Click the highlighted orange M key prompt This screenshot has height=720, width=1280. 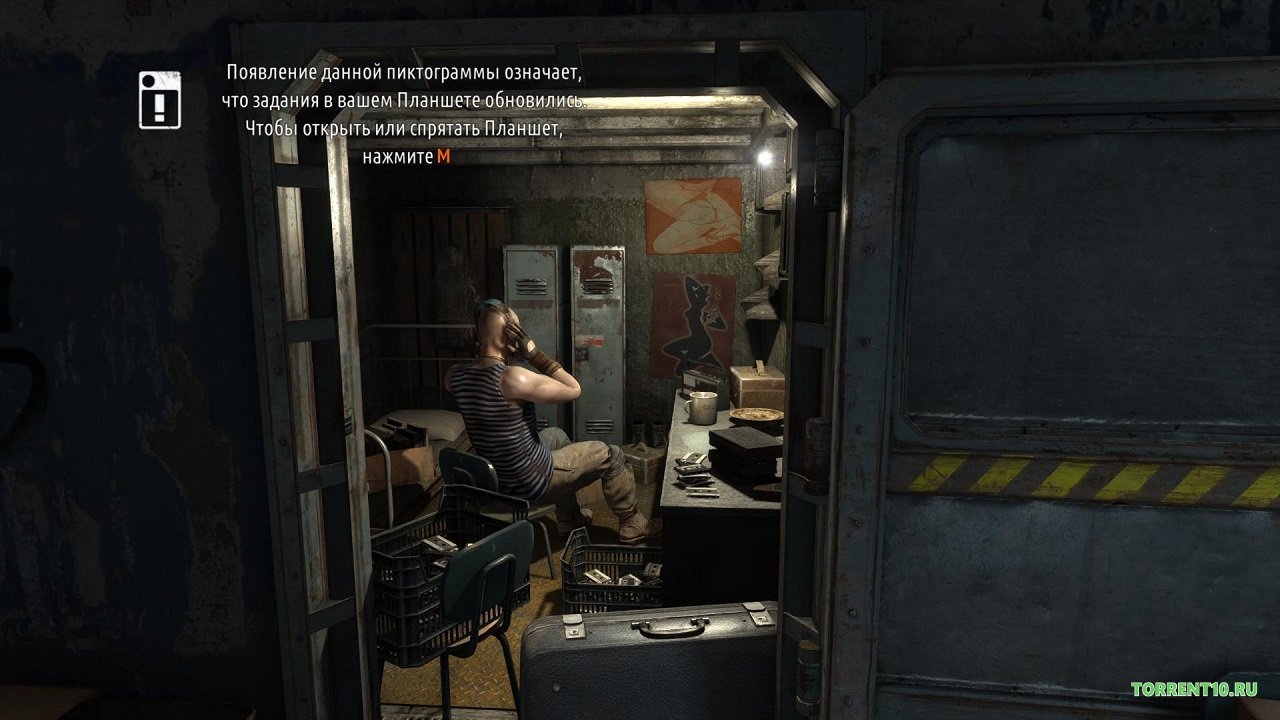pos(443,156)
